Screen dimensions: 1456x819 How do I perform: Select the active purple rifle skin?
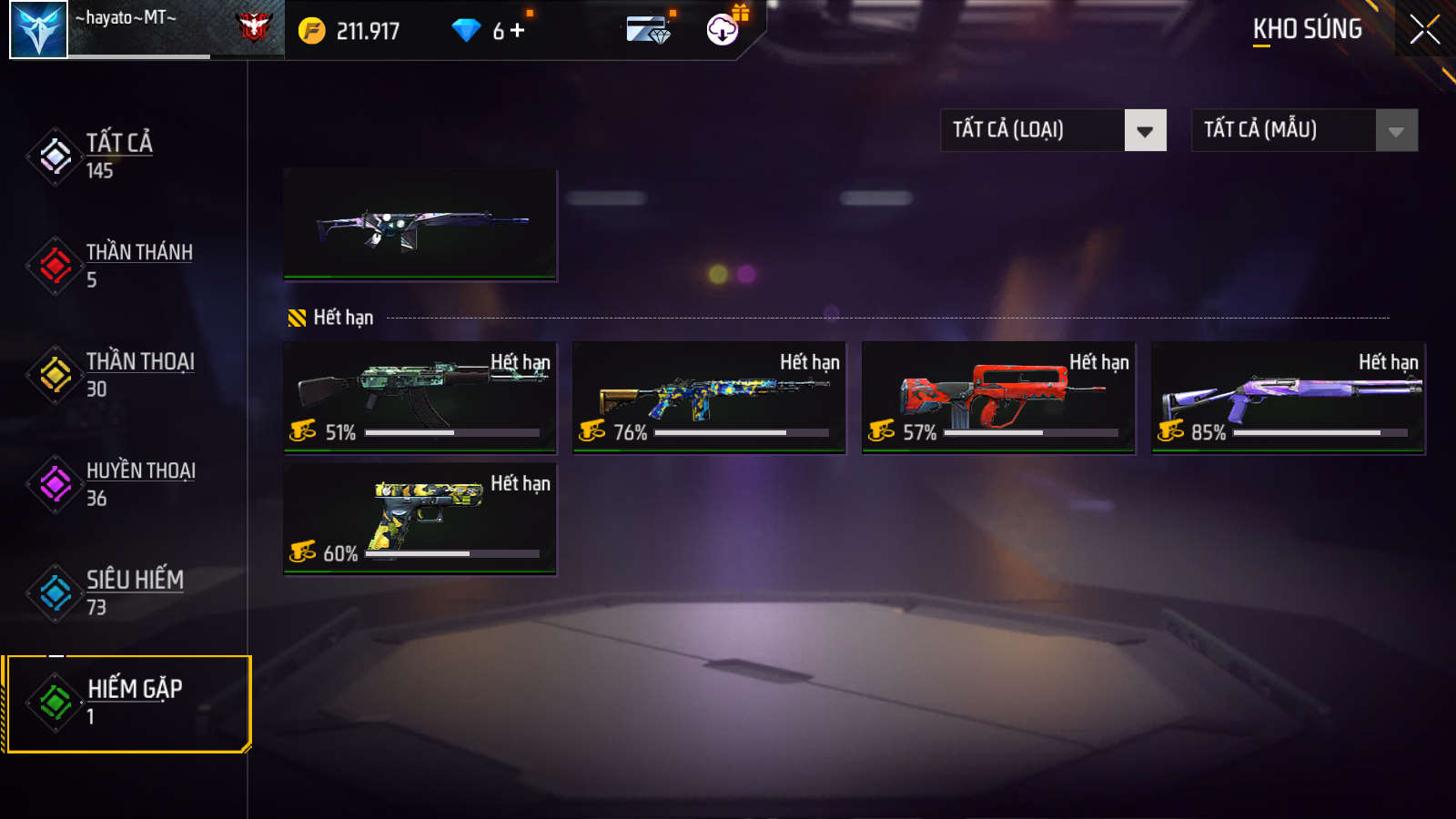tap(420, 224)
